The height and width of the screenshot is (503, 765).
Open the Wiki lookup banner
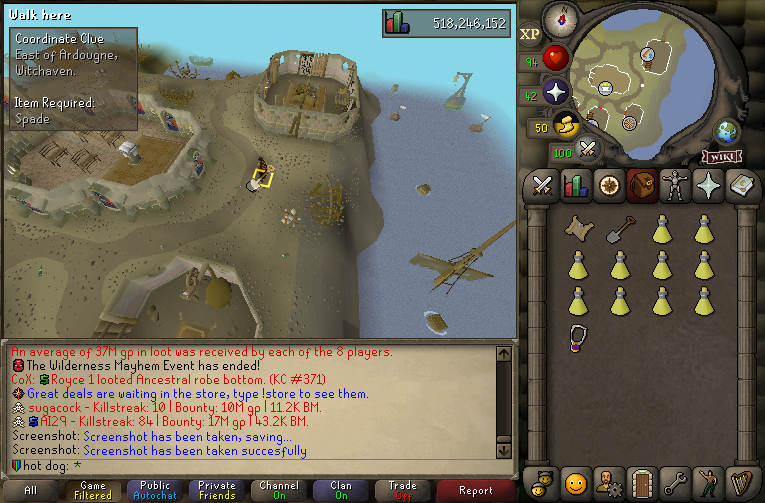point(722,157)
